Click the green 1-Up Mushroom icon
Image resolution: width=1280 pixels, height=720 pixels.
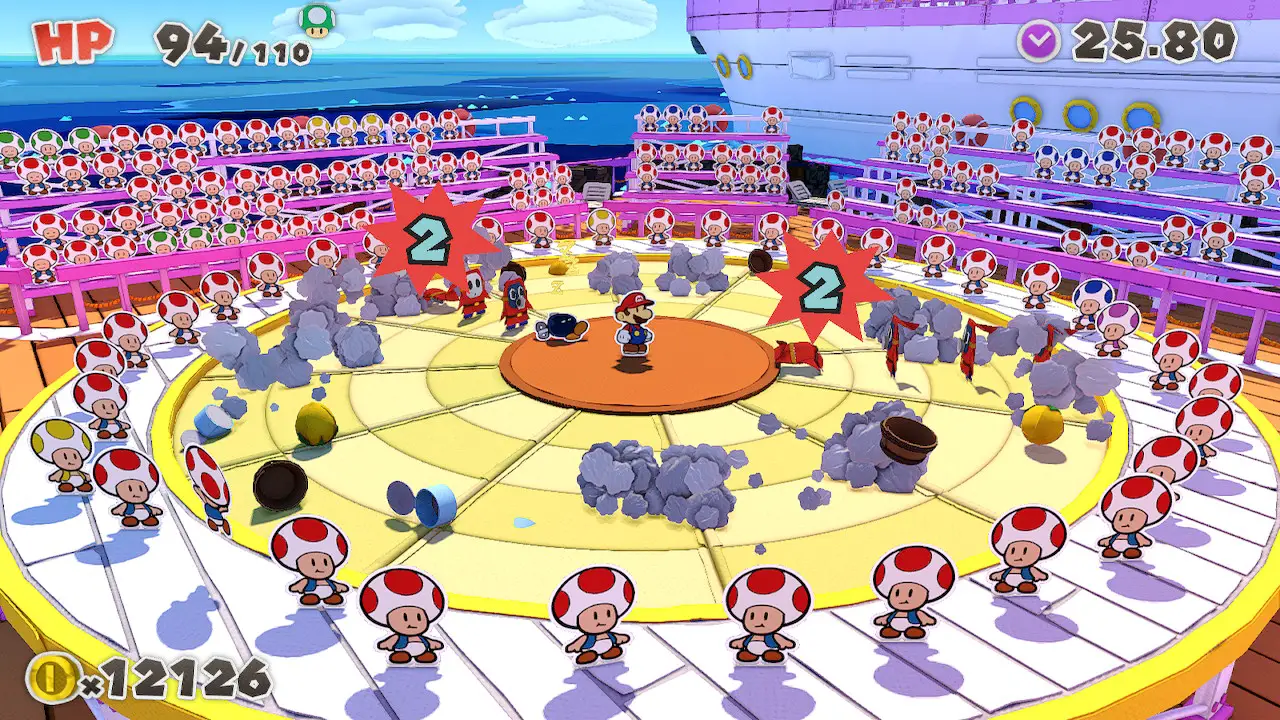(x=317, y=20)
